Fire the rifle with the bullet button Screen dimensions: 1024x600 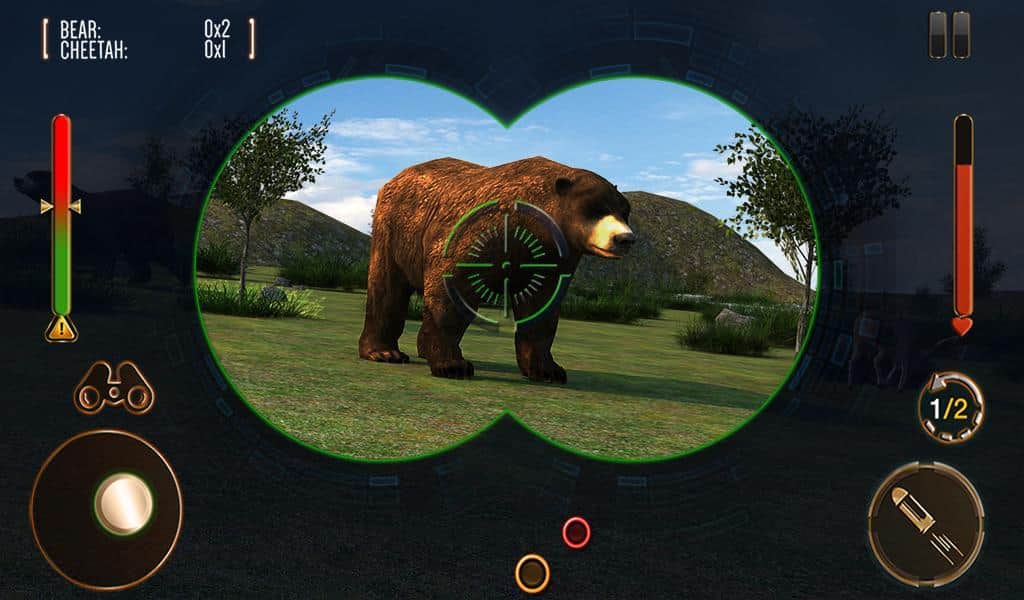925,523
